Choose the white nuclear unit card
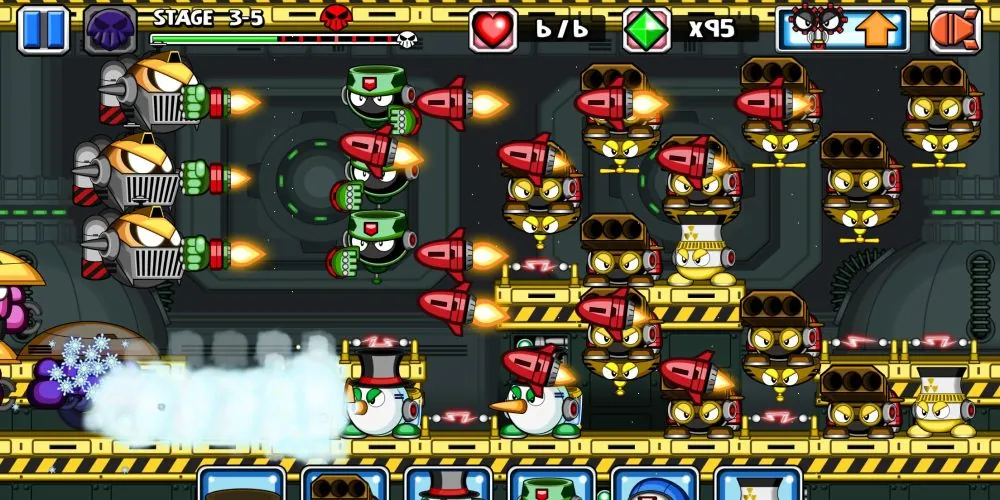The width and height of the screenshot is (1000, 500). coord(758,486)
